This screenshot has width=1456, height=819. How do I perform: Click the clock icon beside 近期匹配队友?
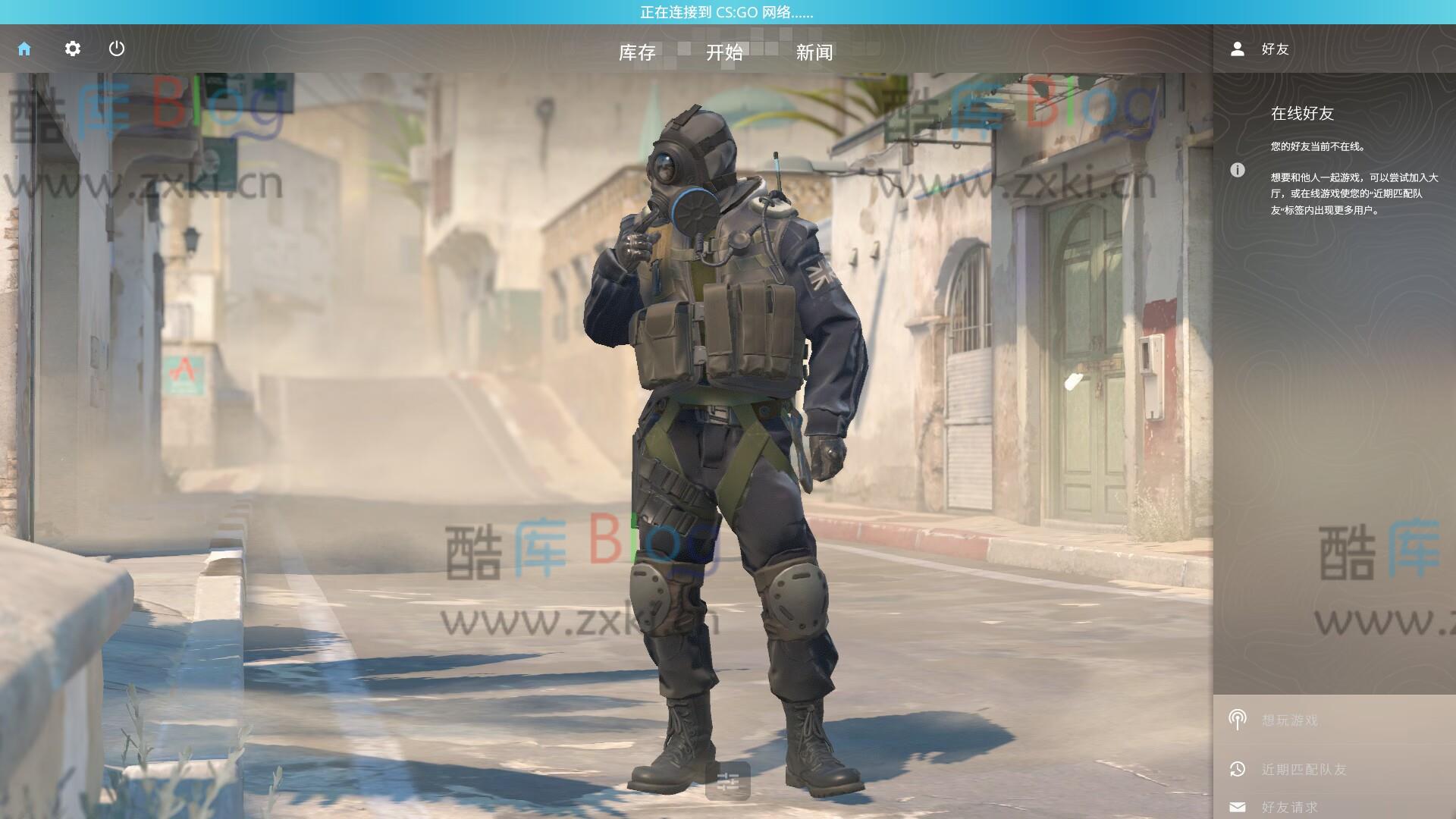coord(1239,768)
